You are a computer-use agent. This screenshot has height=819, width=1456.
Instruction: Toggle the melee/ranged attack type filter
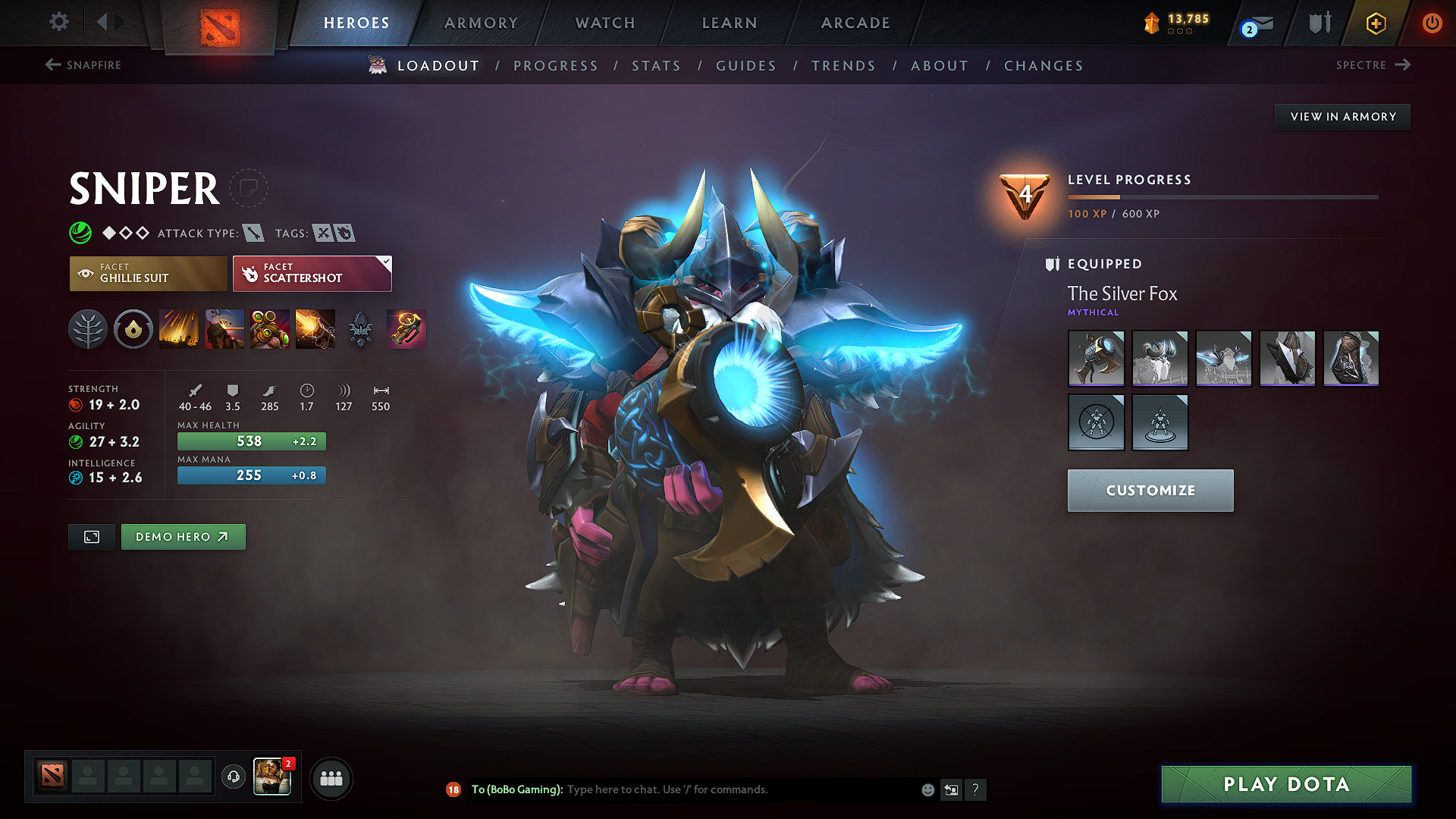pos(256,233)
